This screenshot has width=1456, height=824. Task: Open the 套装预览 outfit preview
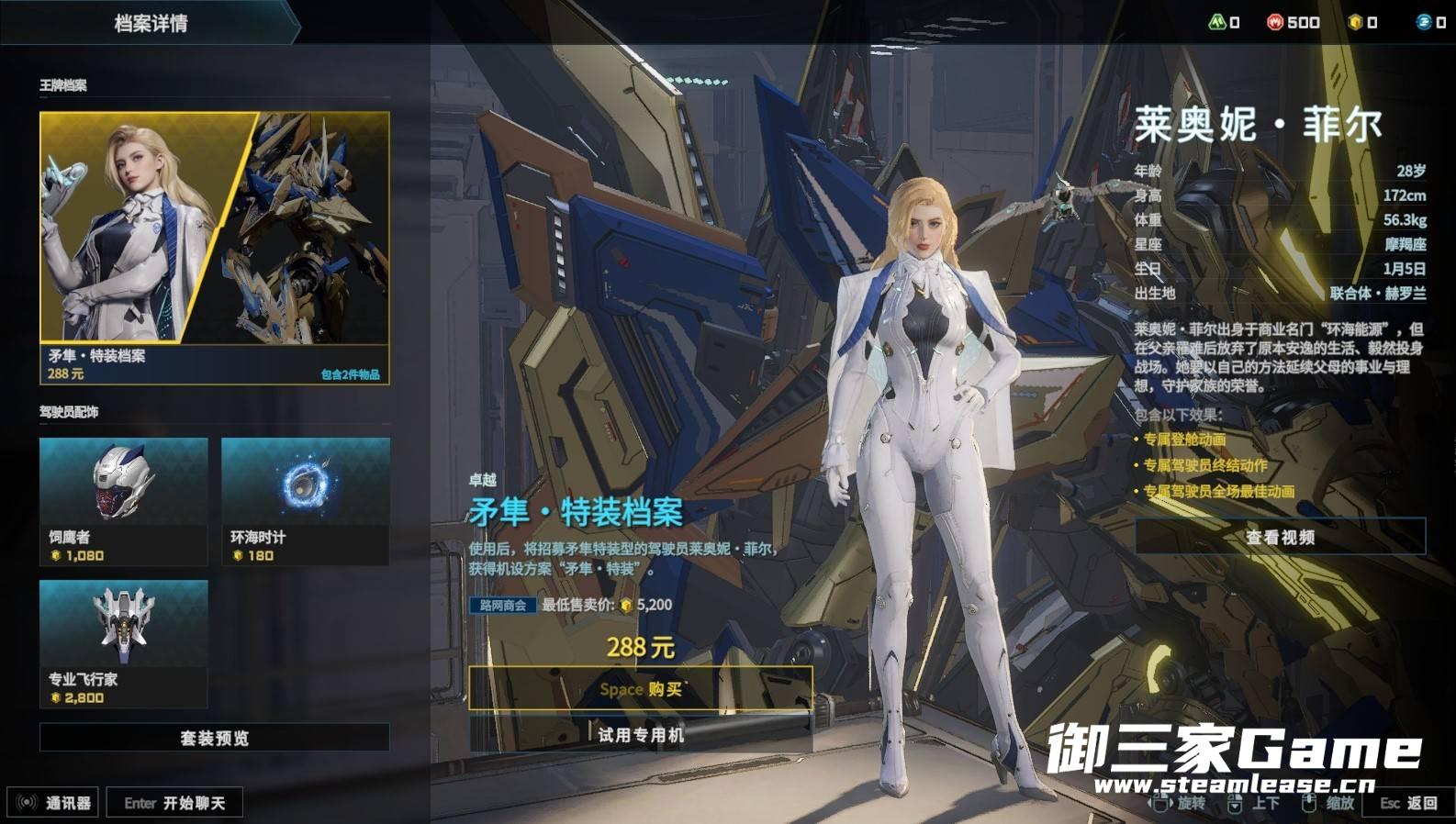pos(215,738)
